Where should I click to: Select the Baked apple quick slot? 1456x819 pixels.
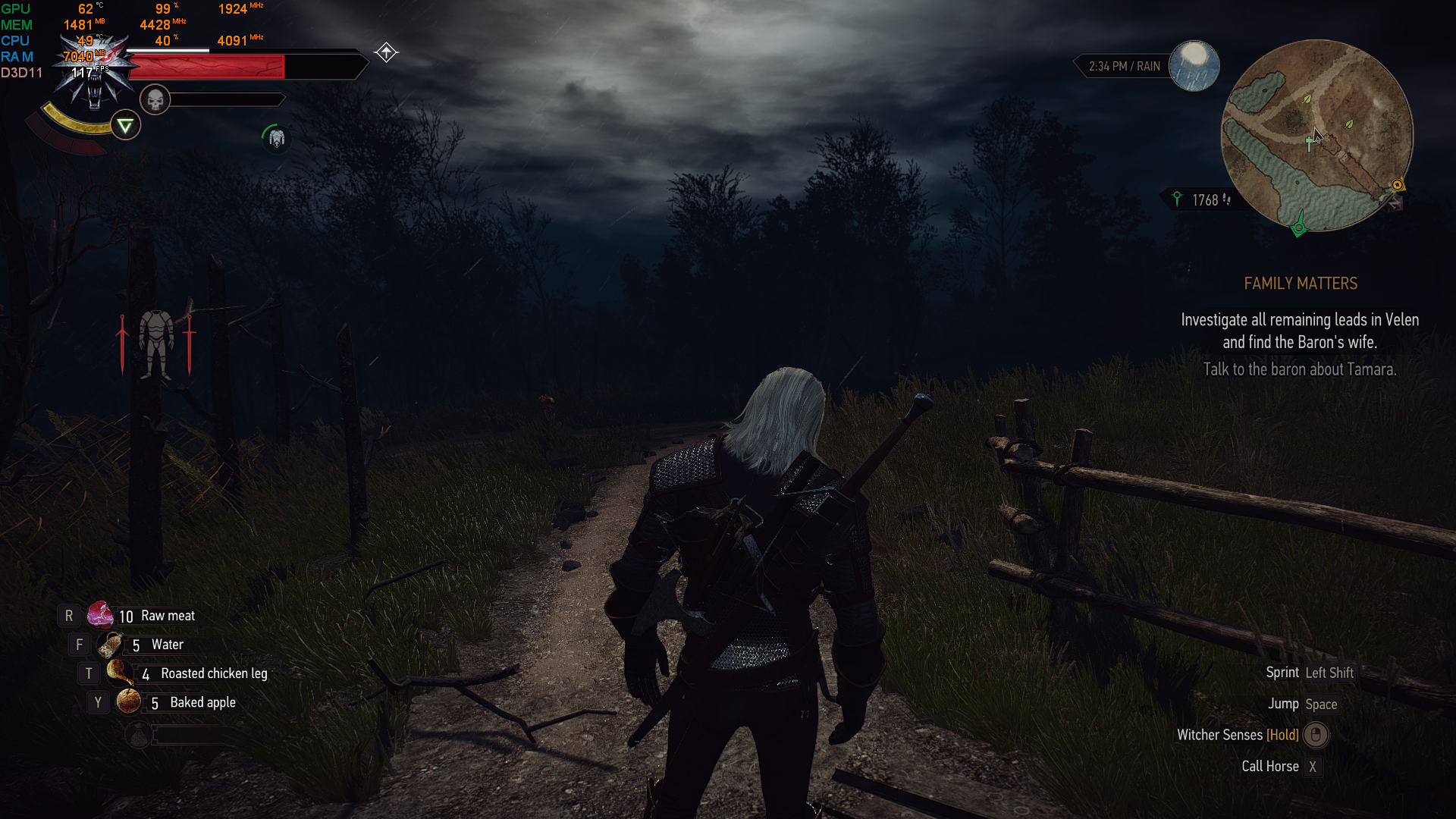click(128, 701)
